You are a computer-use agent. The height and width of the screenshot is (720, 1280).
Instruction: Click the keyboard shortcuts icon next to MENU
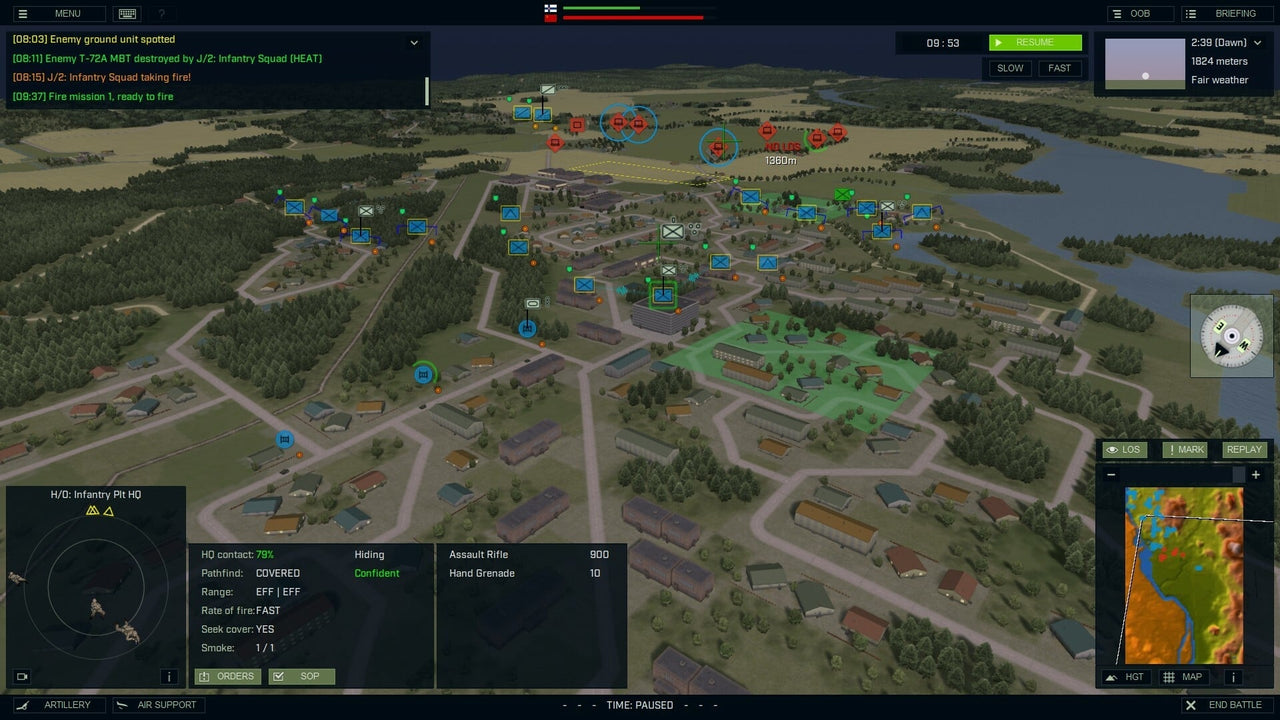point(127,13)
